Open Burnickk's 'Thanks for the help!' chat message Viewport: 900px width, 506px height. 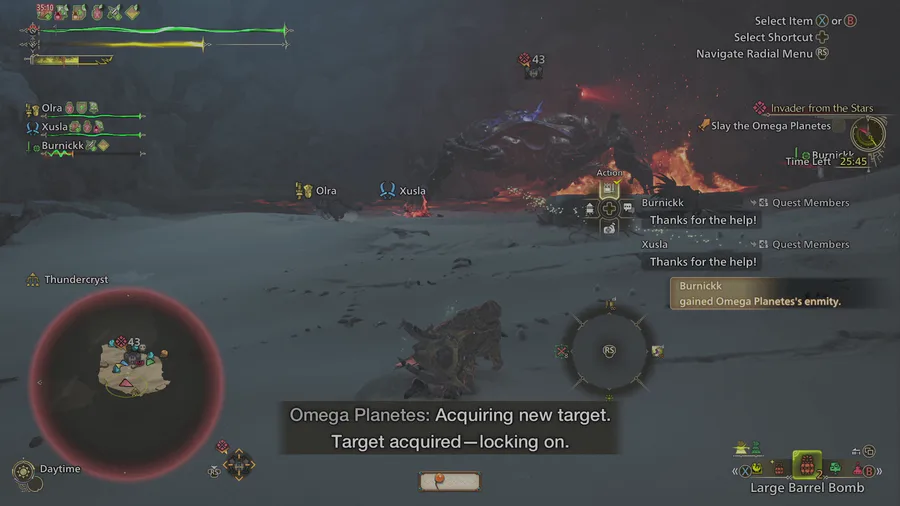pos(703,220)
